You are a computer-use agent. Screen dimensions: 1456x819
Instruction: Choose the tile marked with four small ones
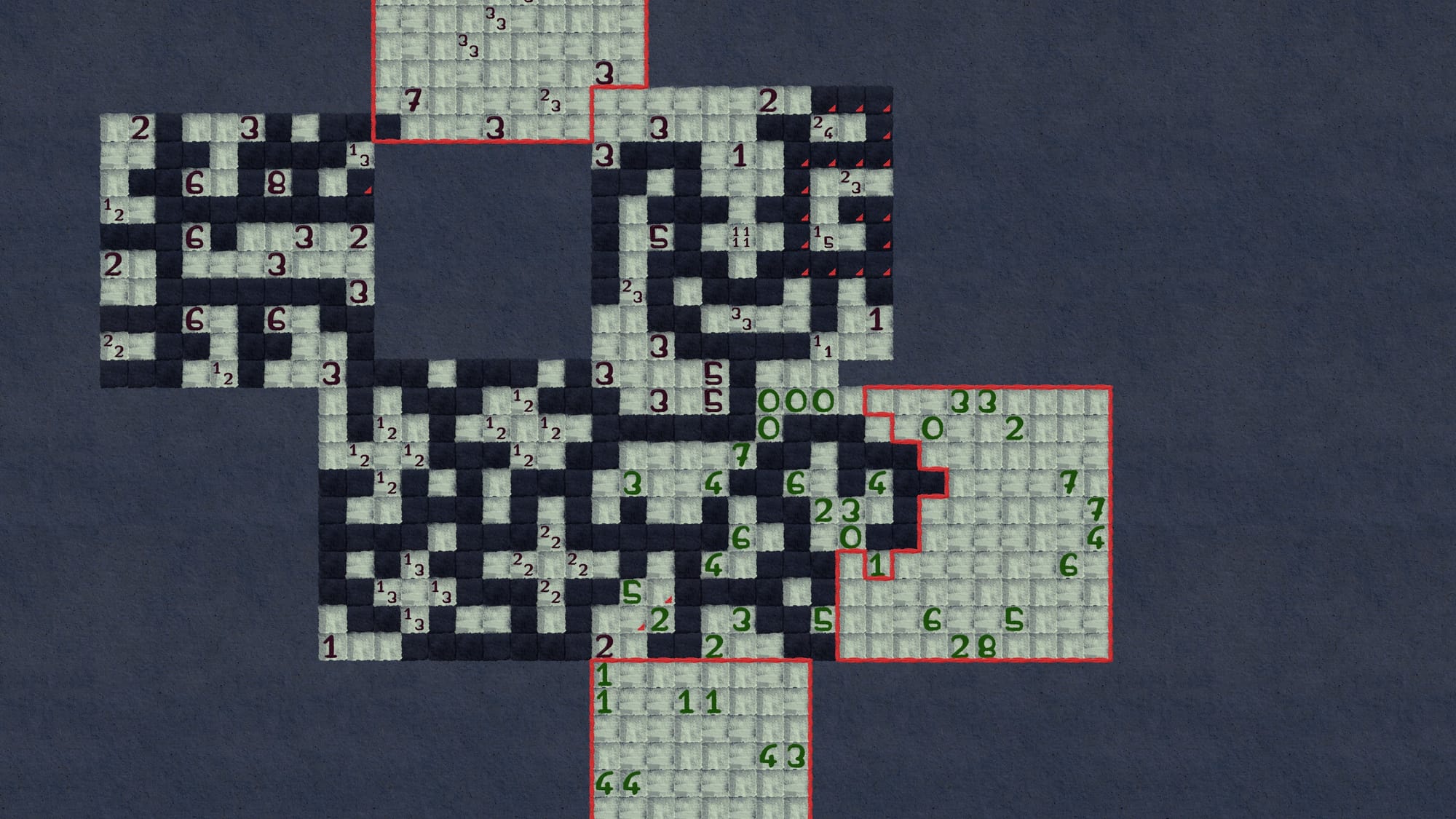point(740,237)
